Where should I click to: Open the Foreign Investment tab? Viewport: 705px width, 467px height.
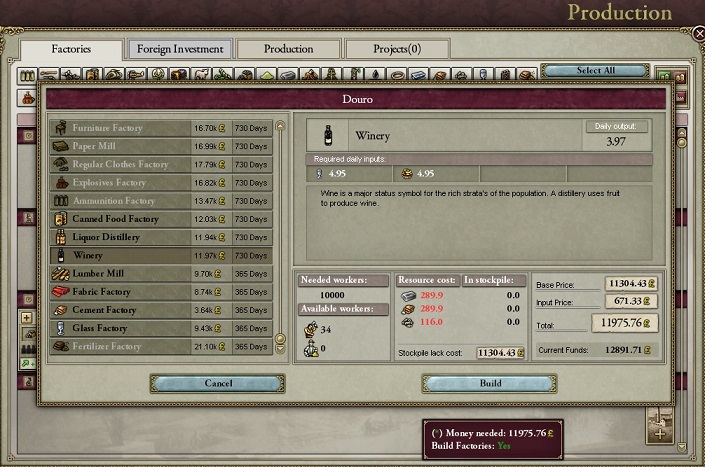180,48
